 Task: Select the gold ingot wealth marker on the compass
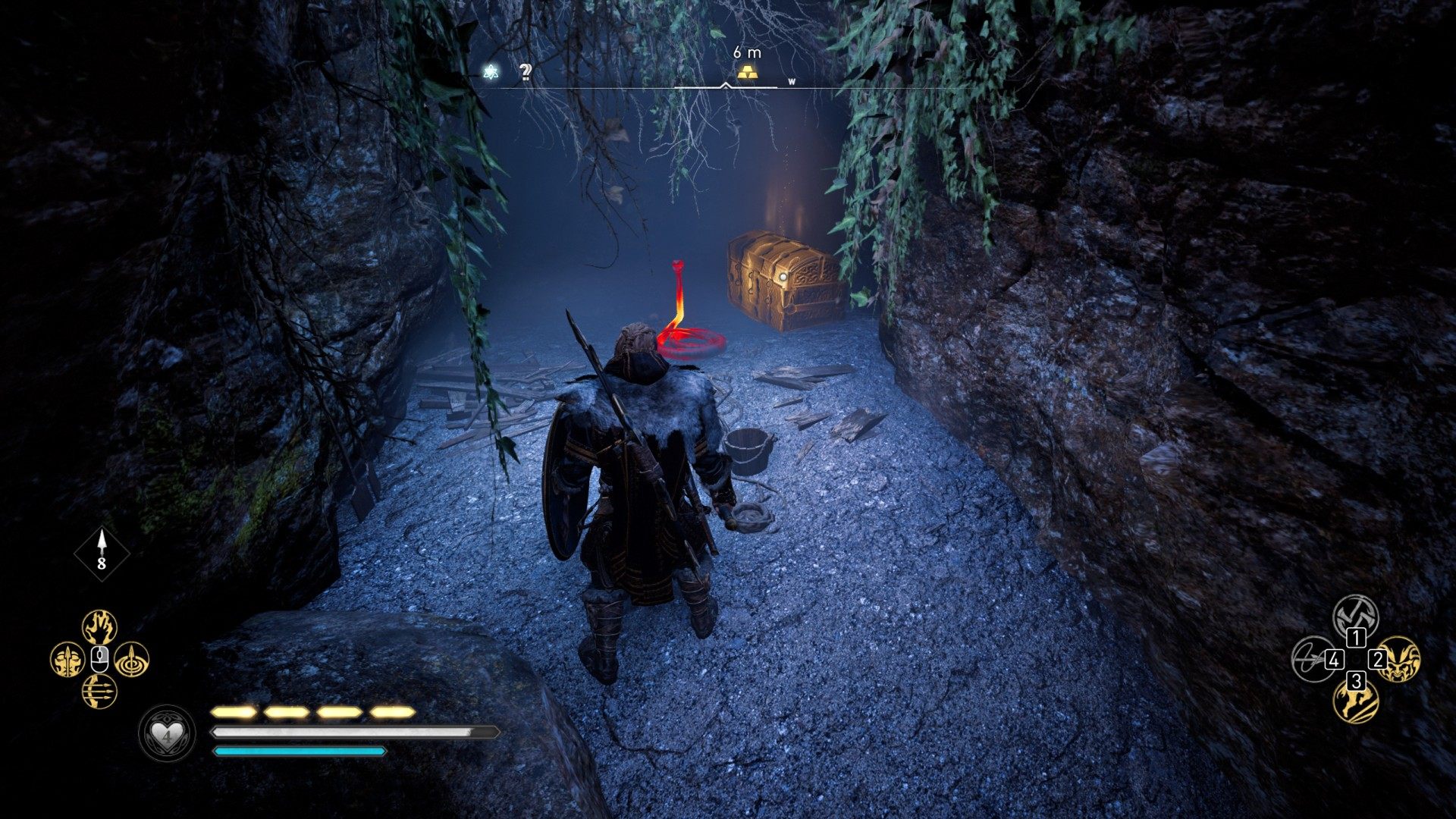747,73
